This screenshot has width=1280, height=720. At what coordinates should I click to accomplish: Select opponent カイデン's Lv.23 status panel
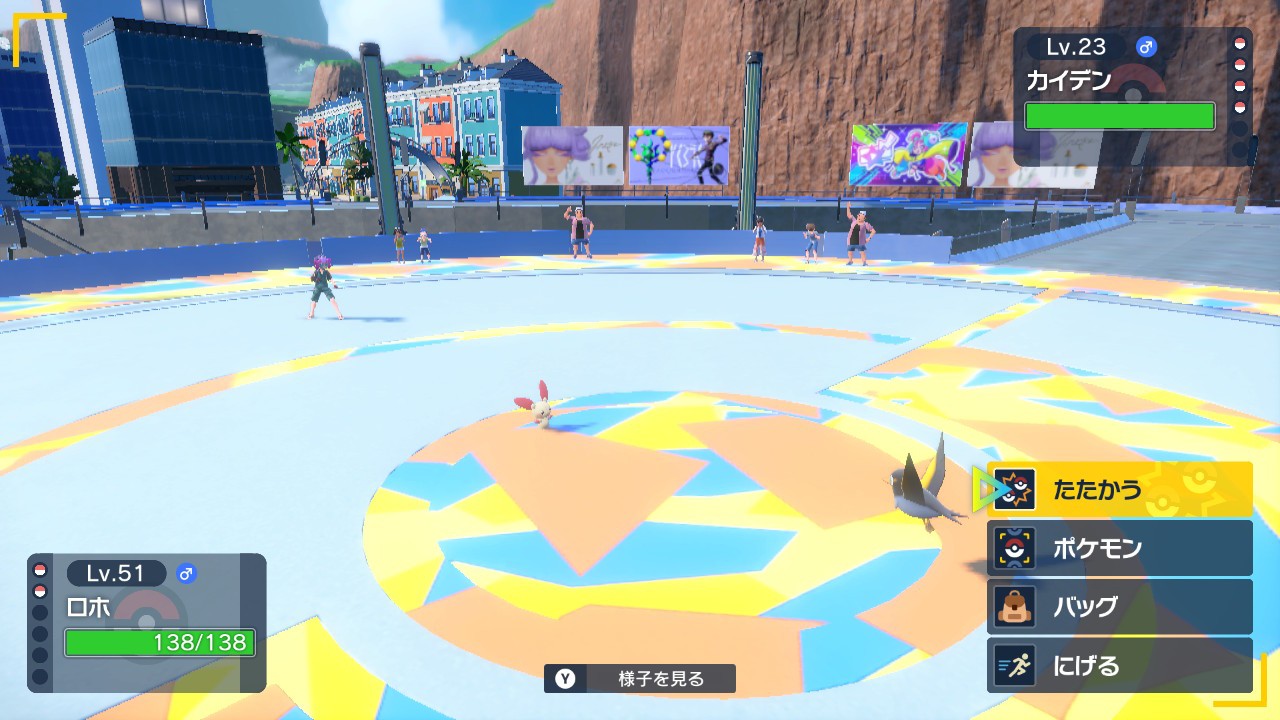click(1120, 96)
